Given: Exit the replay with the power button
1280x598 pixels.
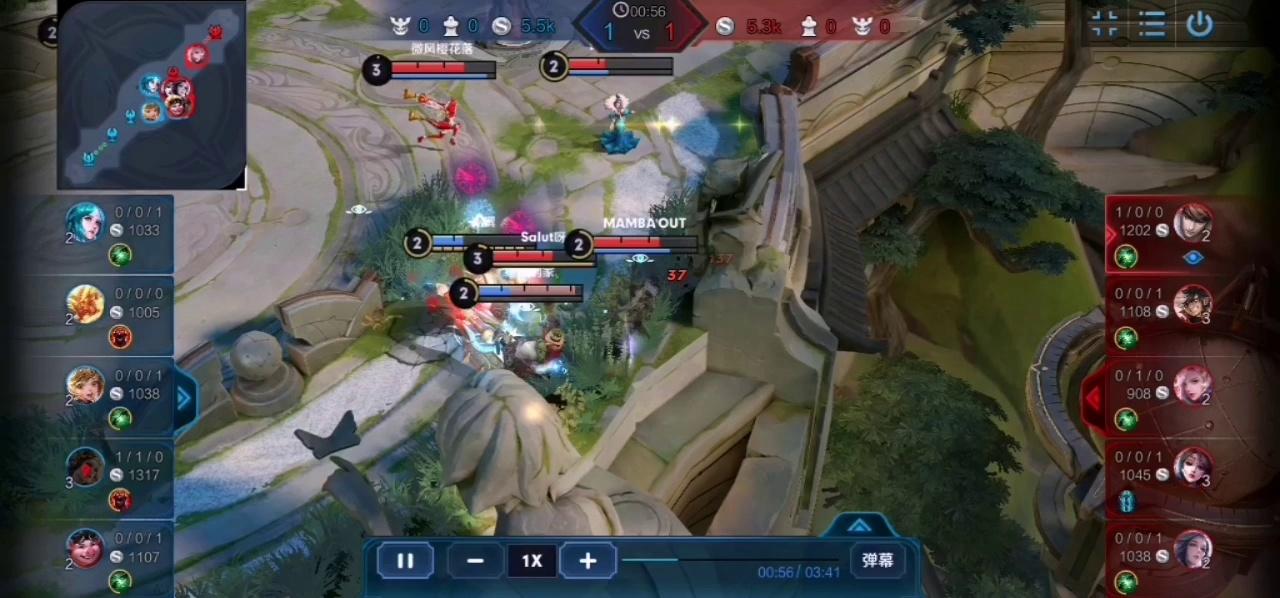Looking at the screenshot, I should 1200,25.
